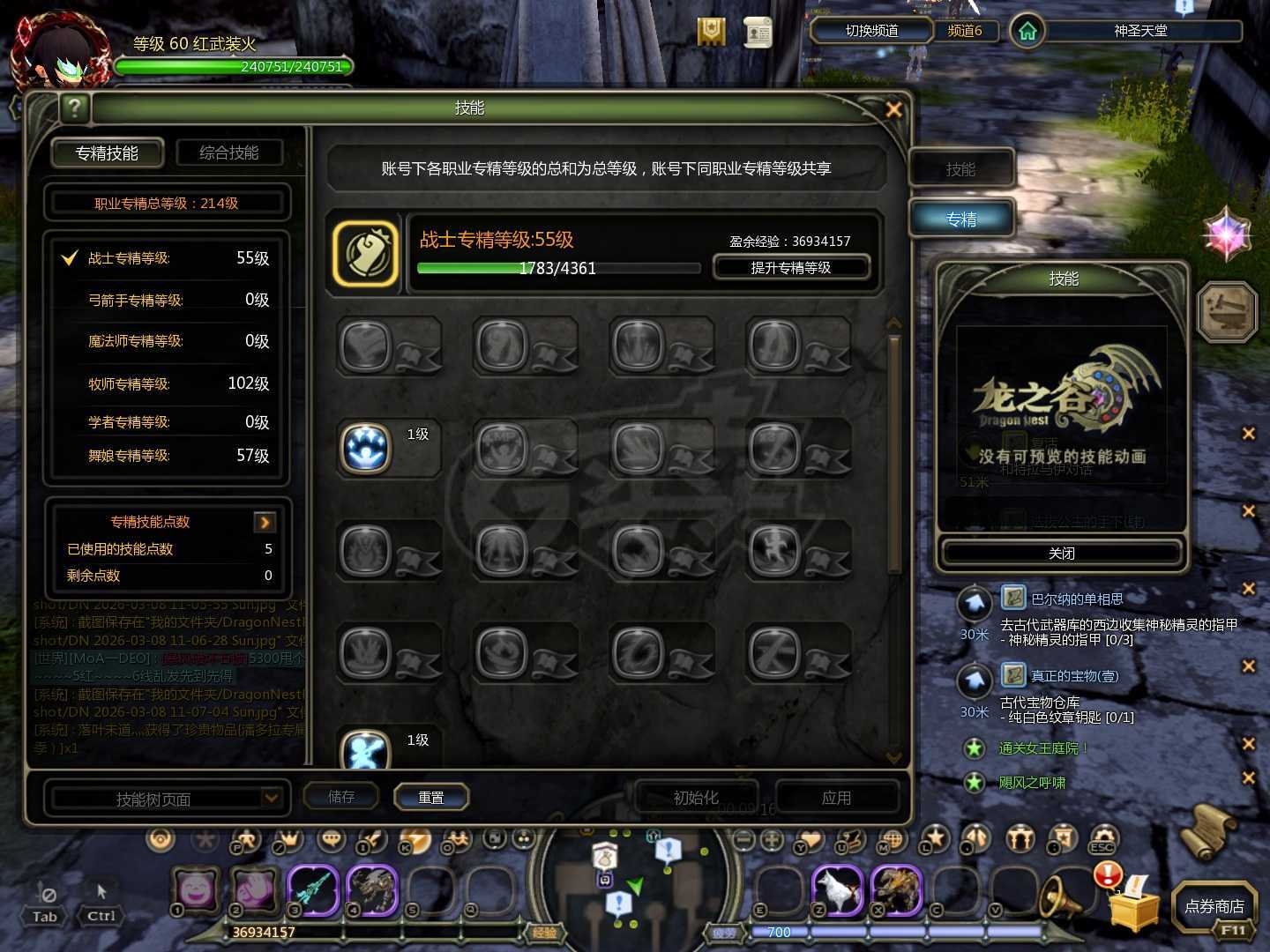Click the 提升专精等级 button
Screen dimensions: 1270x952
(791, 267)
